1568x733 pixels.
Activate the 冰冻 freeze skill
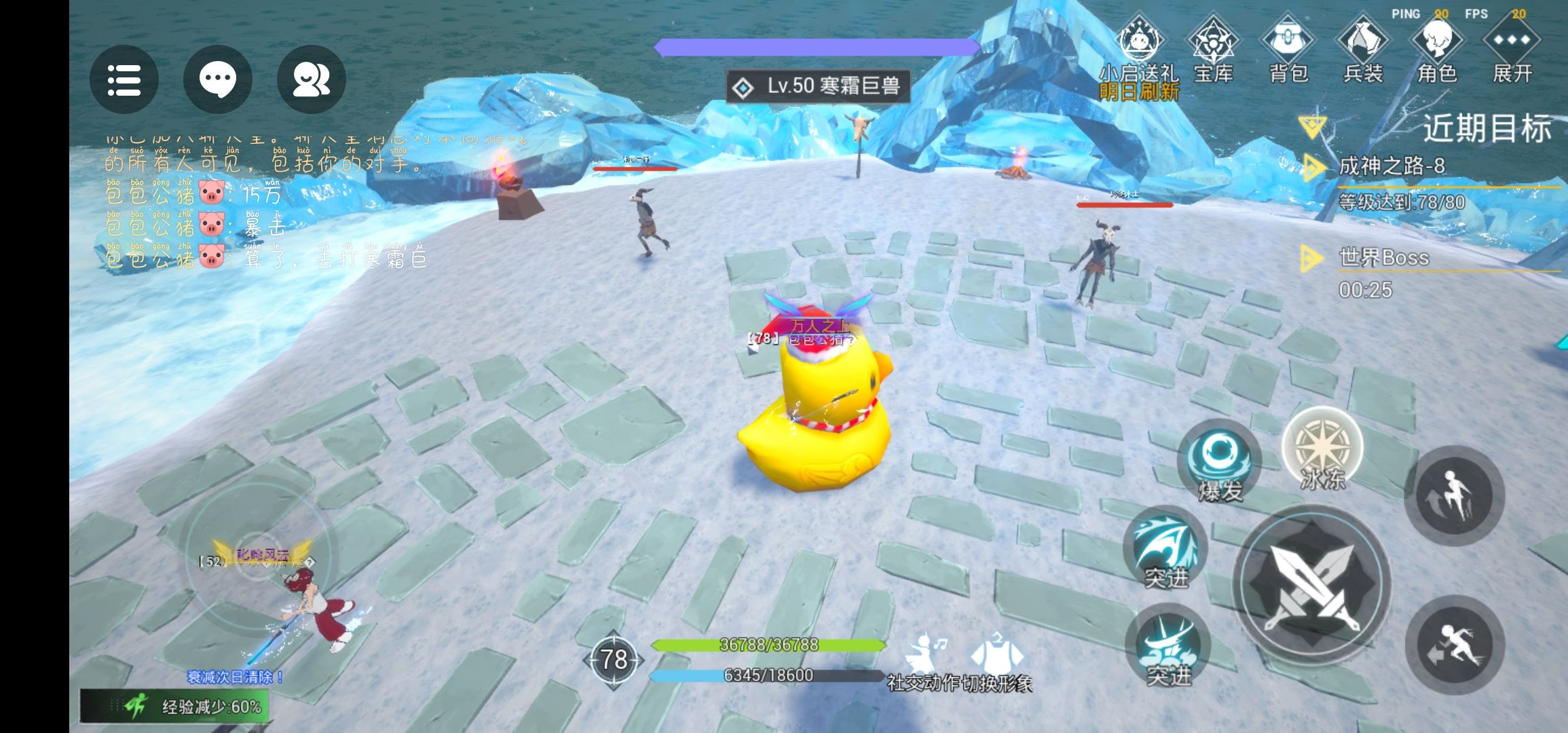[1322, 449]
